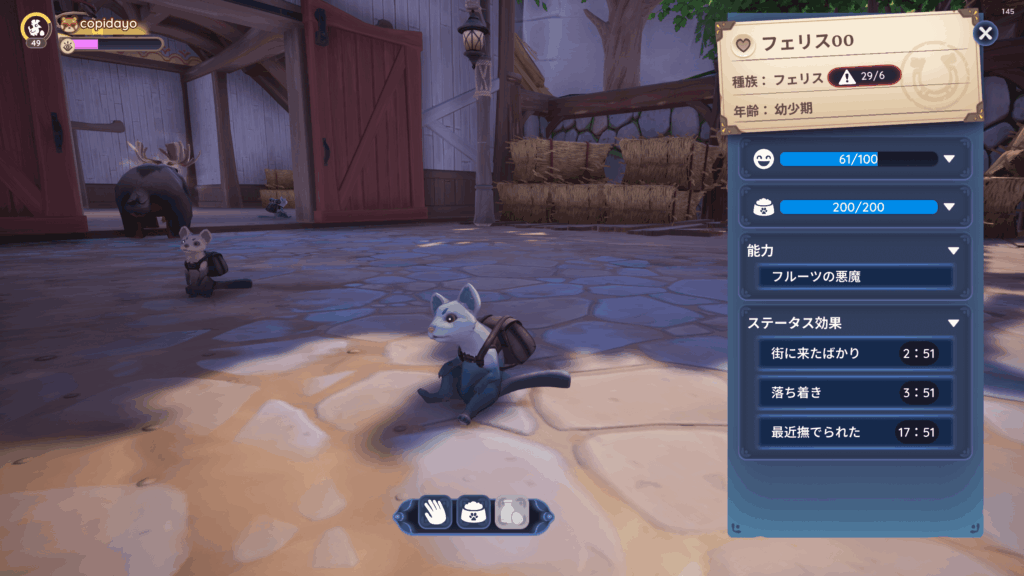Toggle the heart favorite icon beside フェリス00
The image size is (1024, 576).
click(743, 44)
